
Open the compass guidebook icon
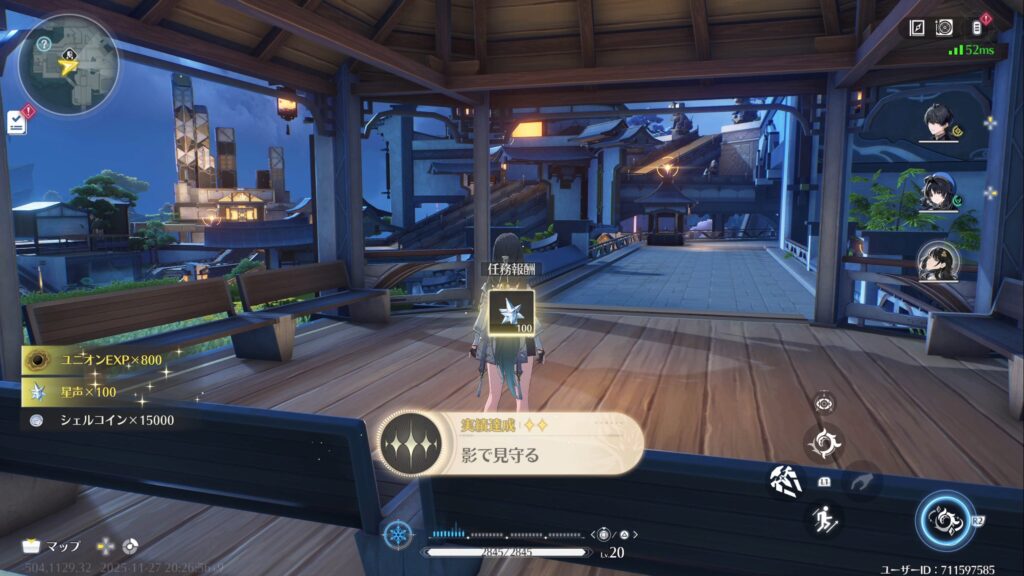(x=917, y=28)
